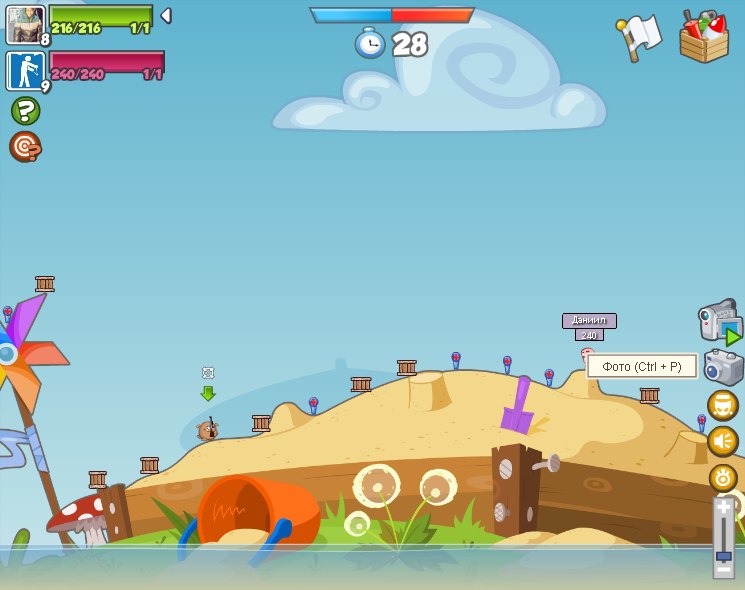Click the white surrender flag
745x590 pixels.
(x=640, y=37)
